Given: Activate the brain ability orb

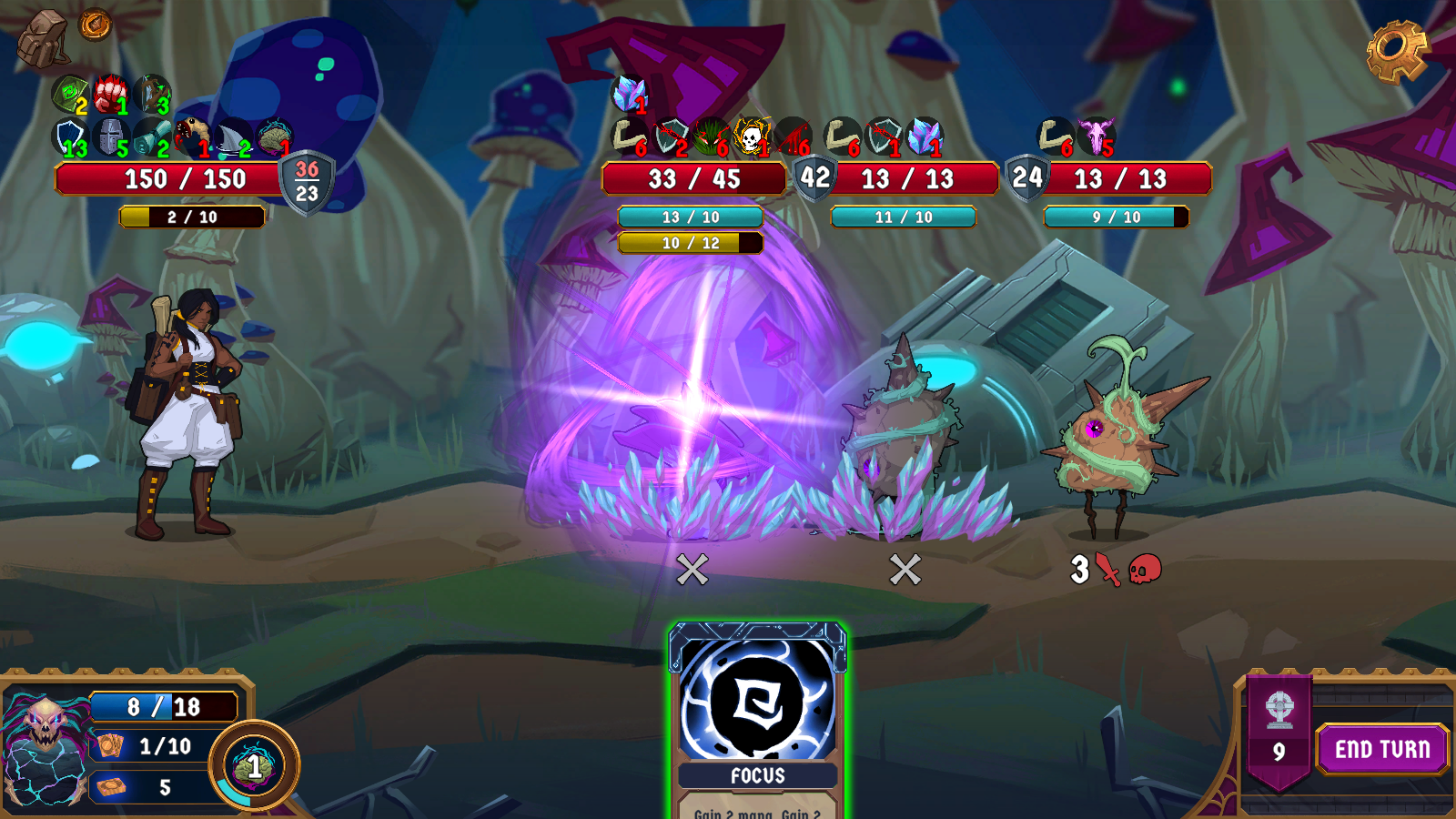Looking at the screenshot, I should pos(254,766).
